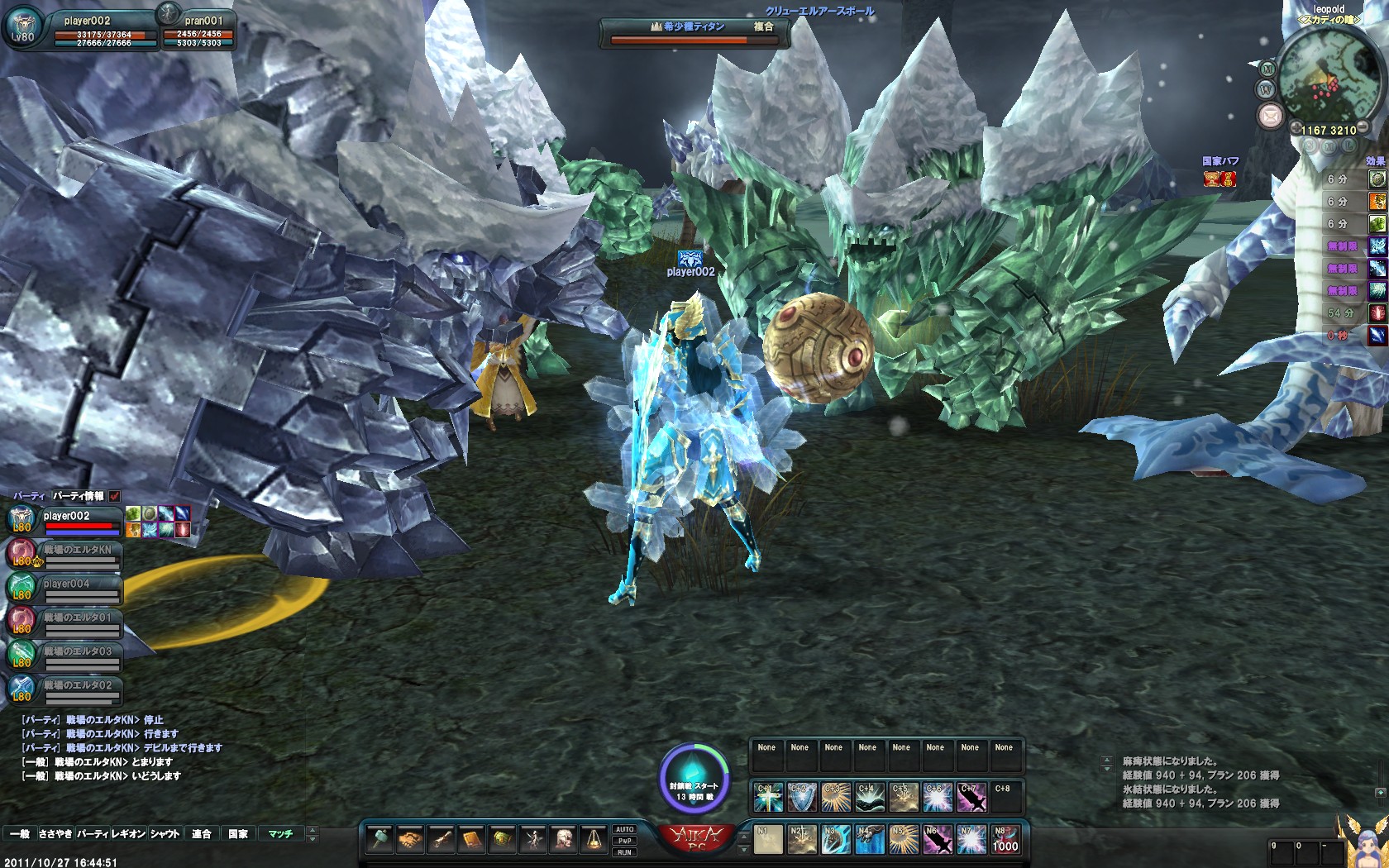Viewport: 1389px width, 868px height.
Task: Open the orange book menu icon
Action: [x=471, y=840]
